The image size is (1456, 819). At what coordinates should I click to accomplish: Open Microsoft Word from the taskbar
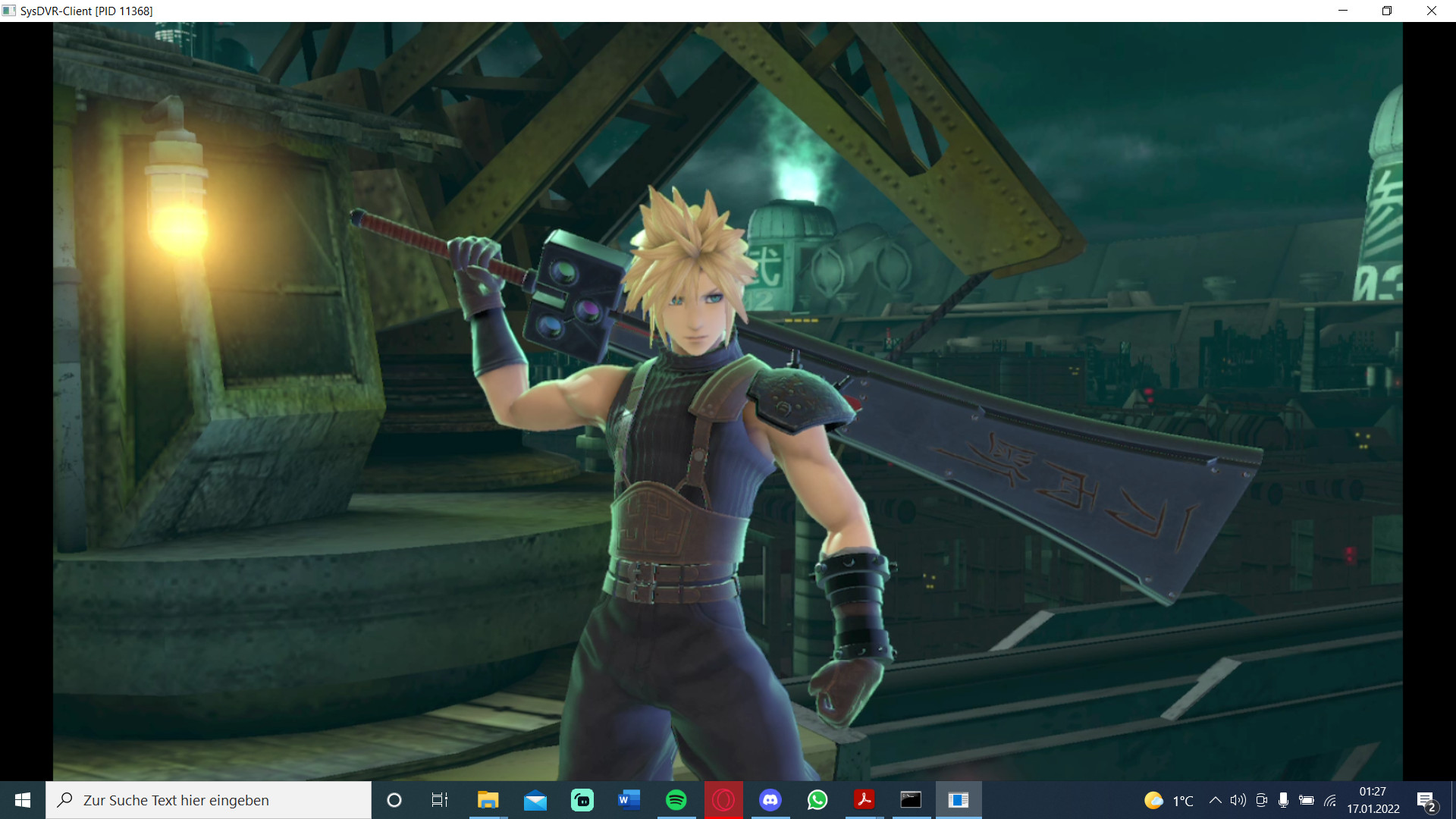pos(629,800)
